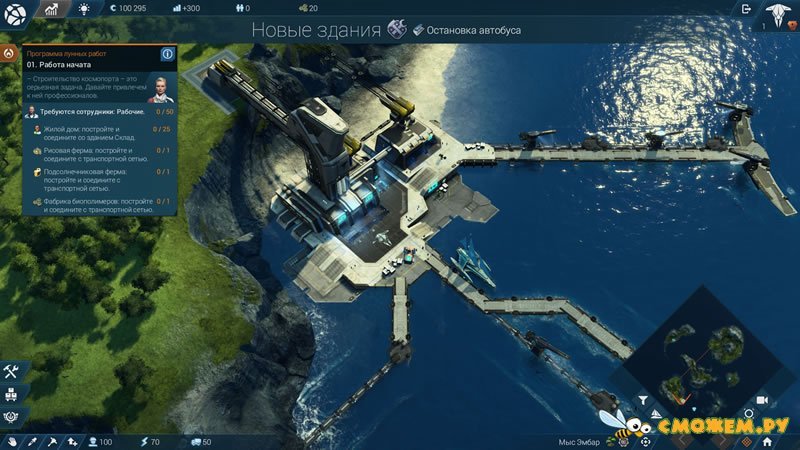The height and width of the screenshot is (450, 800).
Task: Open the laurel emblem menu
Action: click(x=12, y=414)
